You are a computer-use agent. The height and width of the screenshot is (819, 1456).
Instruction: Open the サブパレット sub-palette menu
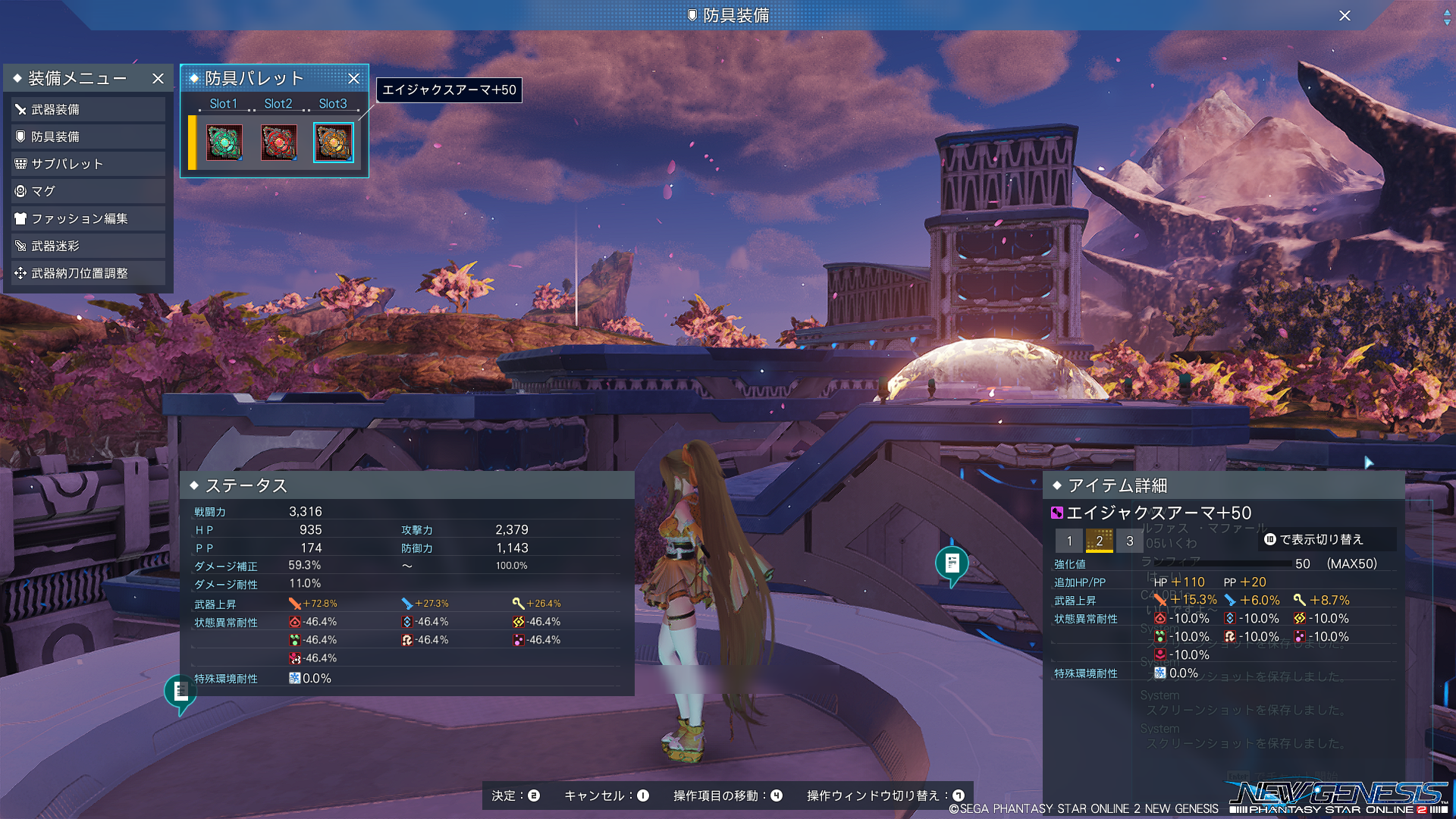pos(87,165)
